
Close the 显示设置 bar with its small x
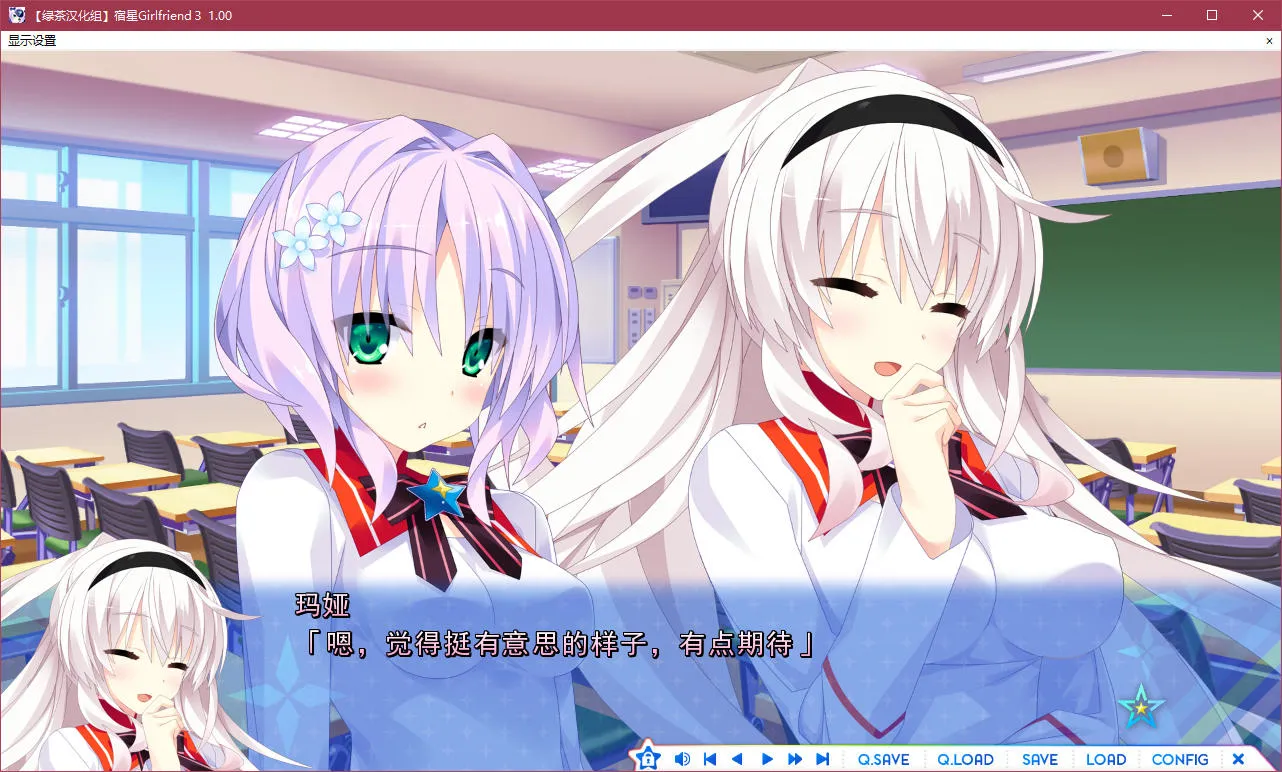(x=1271, y=40)
